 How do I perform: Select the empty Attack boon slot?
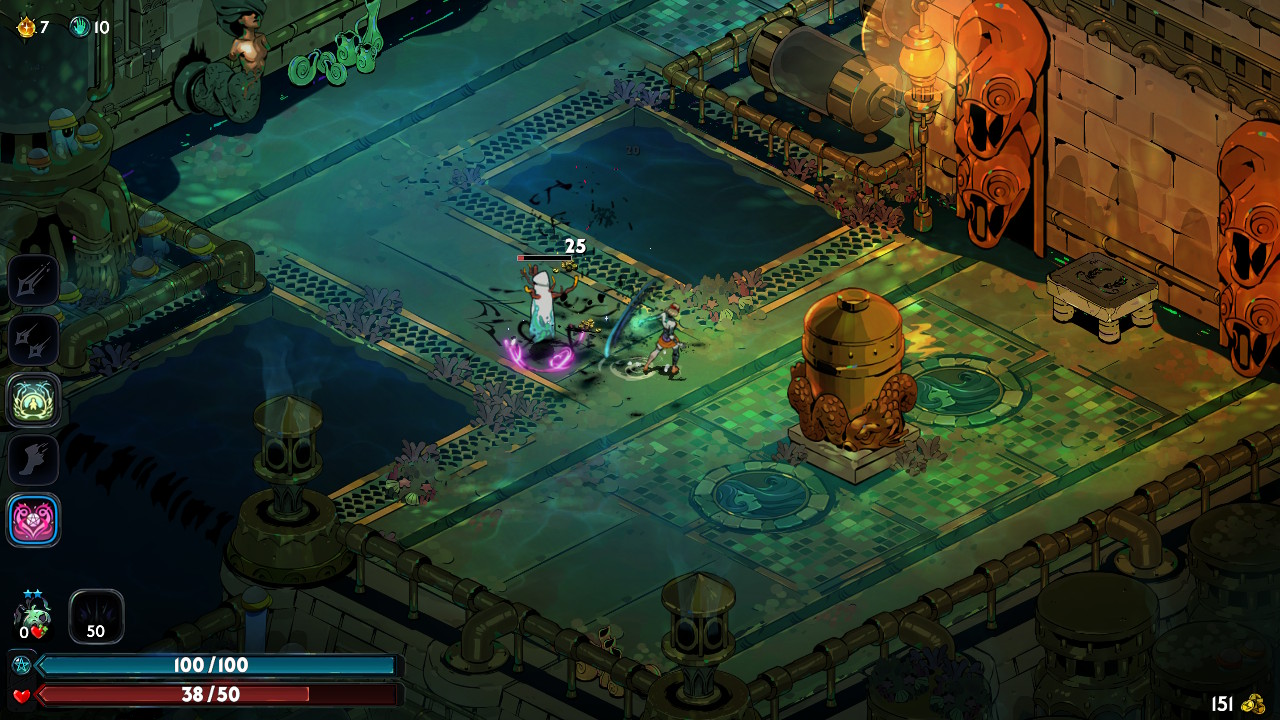33,280
